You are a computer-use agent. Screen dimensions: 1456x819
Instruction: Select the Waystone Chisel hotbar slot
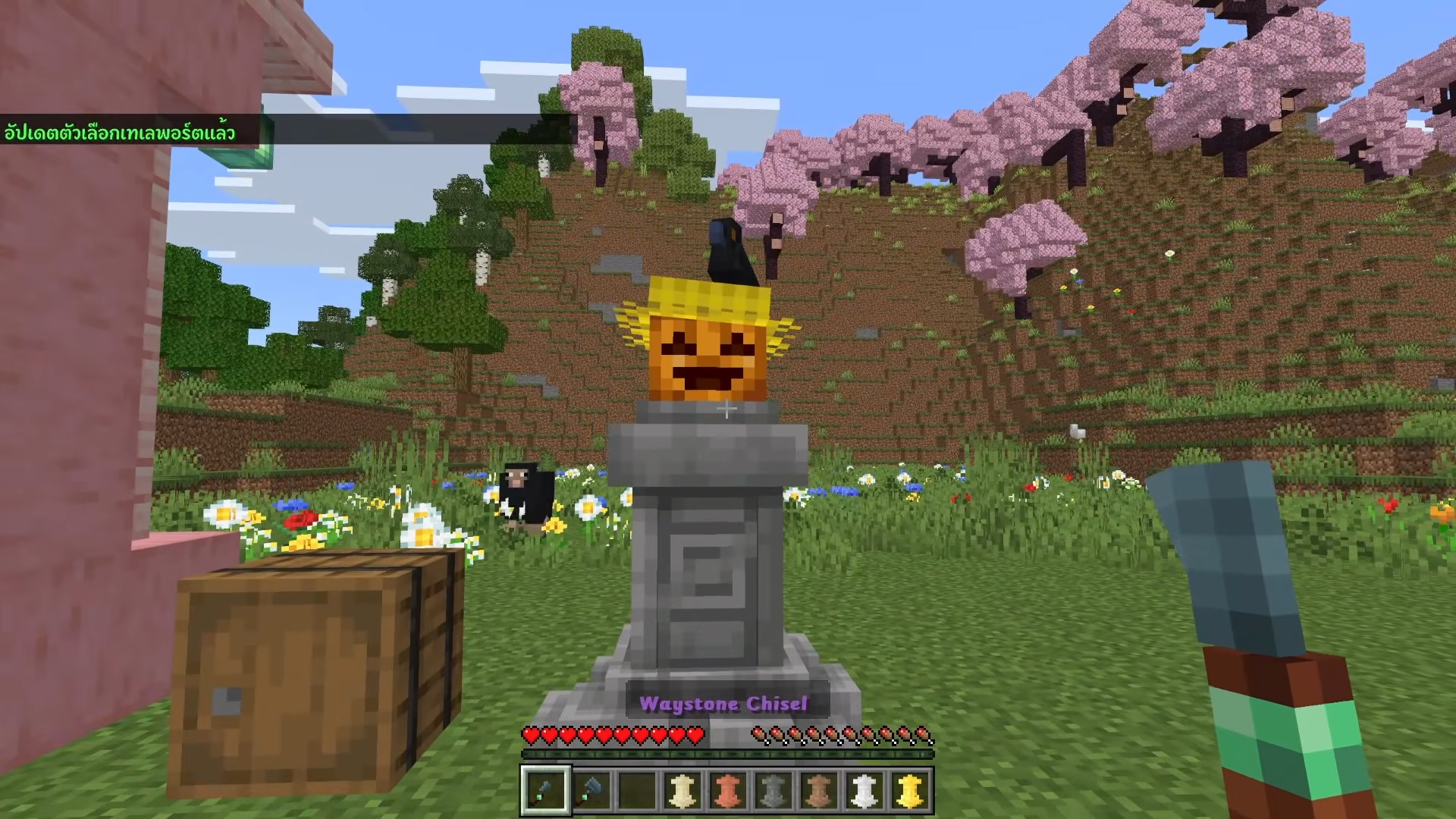[545, 790]
